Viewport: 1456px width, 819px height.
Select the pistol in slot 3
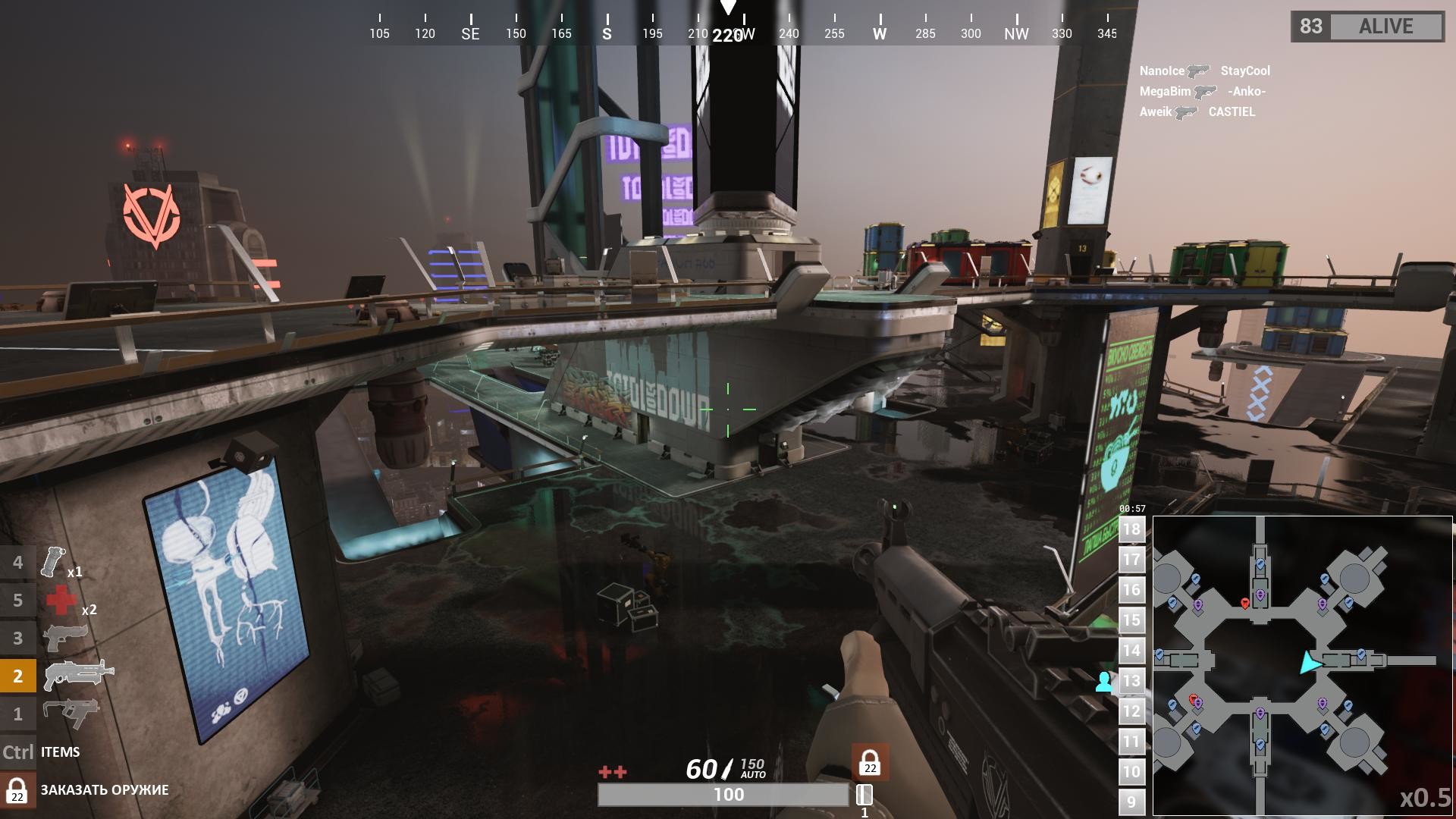[67, 637]
